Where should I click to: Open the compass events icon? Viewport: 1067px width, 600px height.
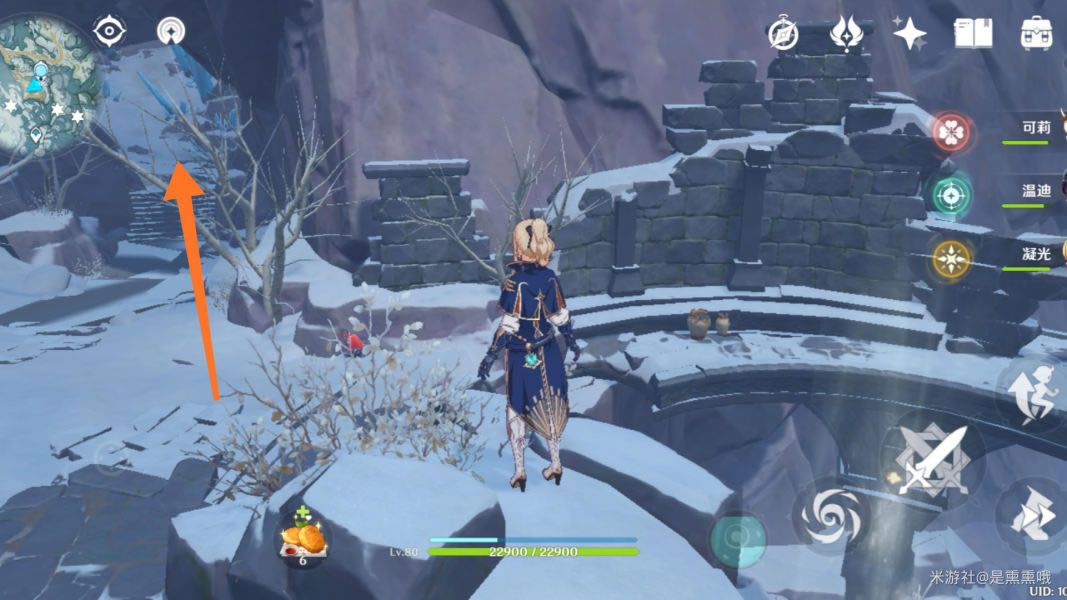pos(782,33)
